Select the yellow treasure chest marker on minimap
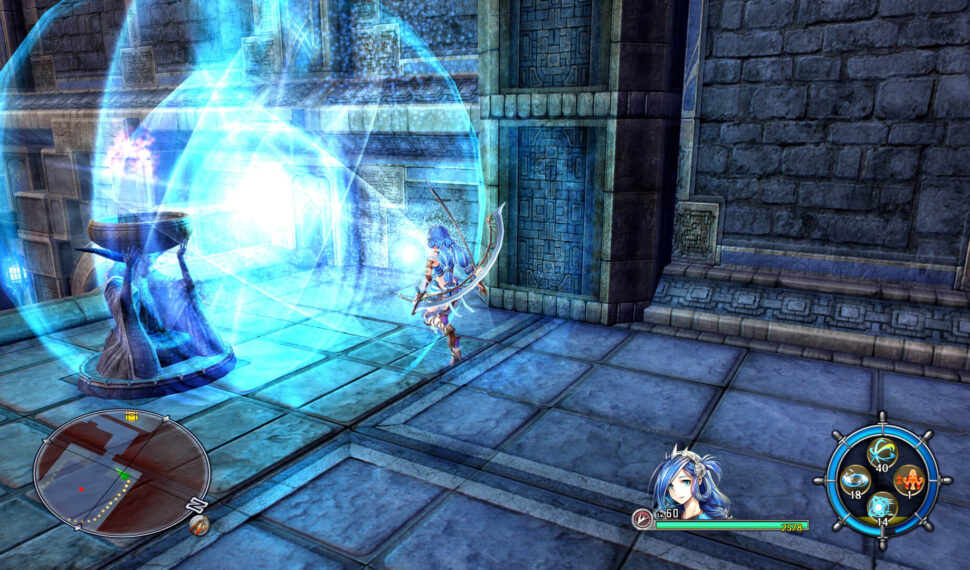 131,416
